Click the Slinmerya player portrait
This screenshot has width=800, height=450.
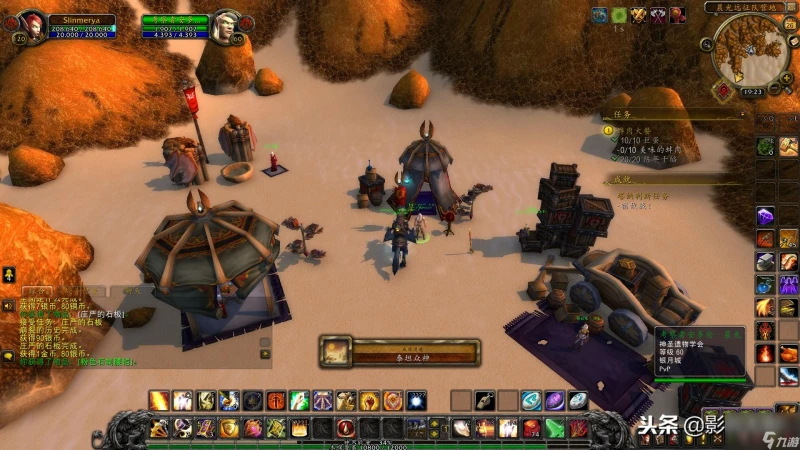31,25
